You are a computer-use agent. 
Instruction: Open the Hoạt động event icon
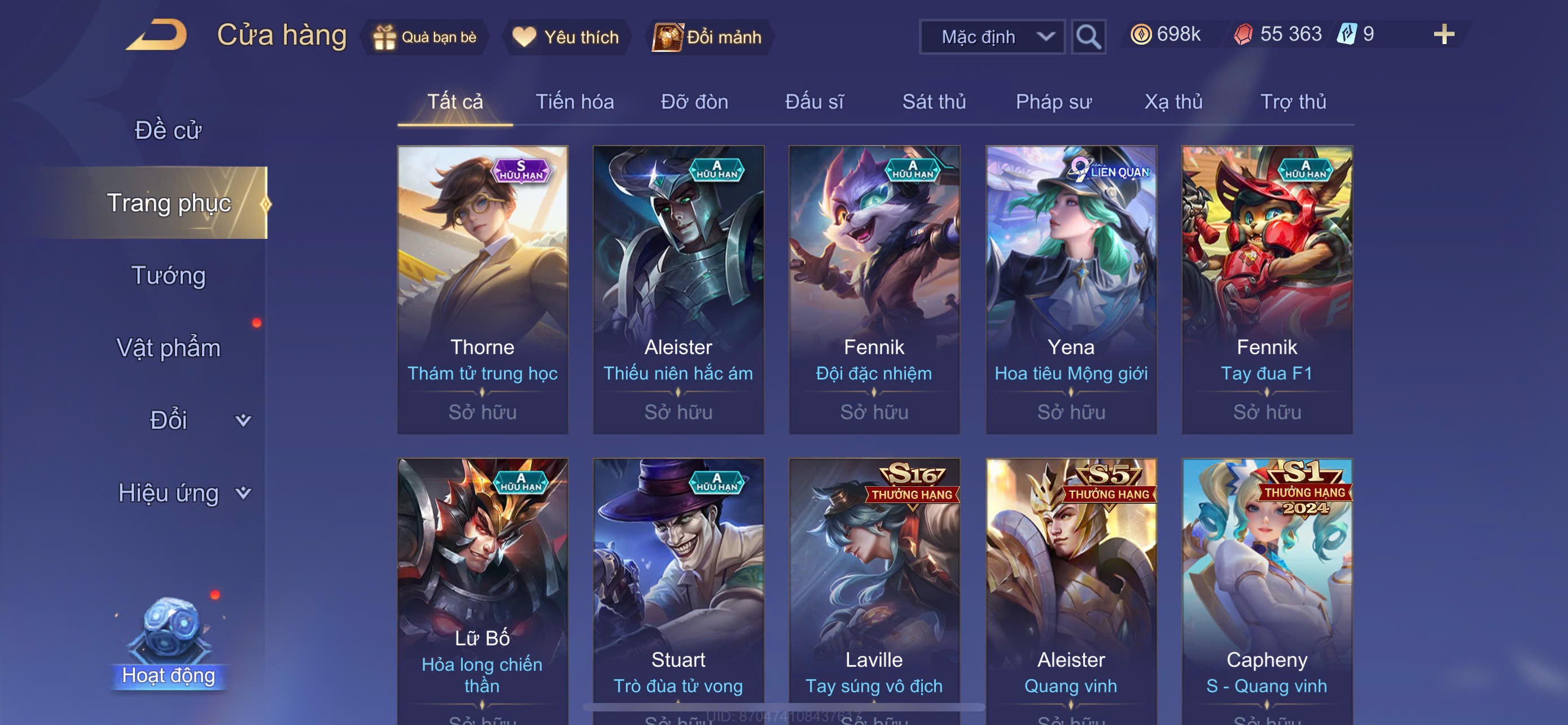pos(169,645)
